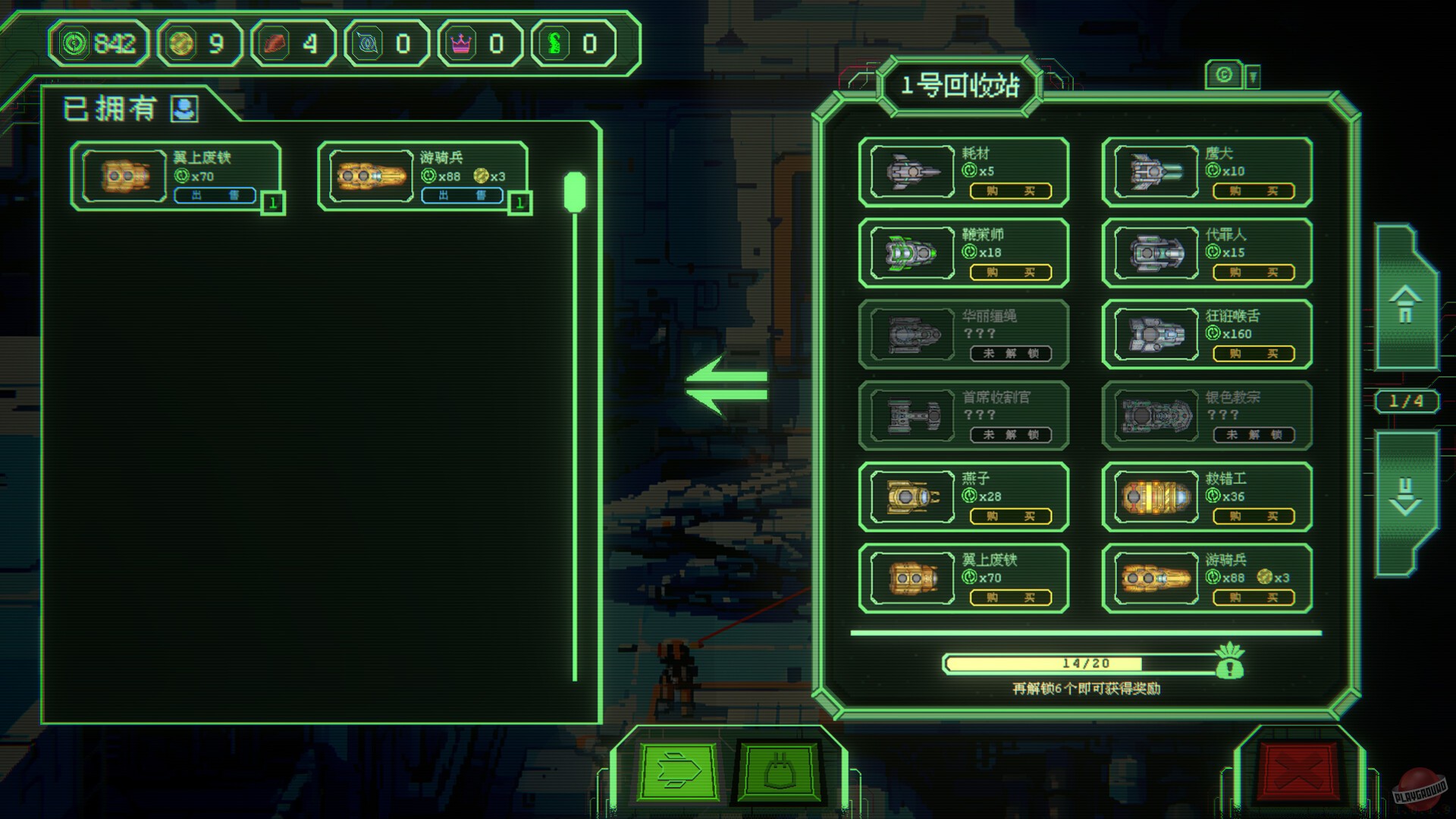Click 购买 on the 游骑兵 shop listing

(x=1254, y=598)
